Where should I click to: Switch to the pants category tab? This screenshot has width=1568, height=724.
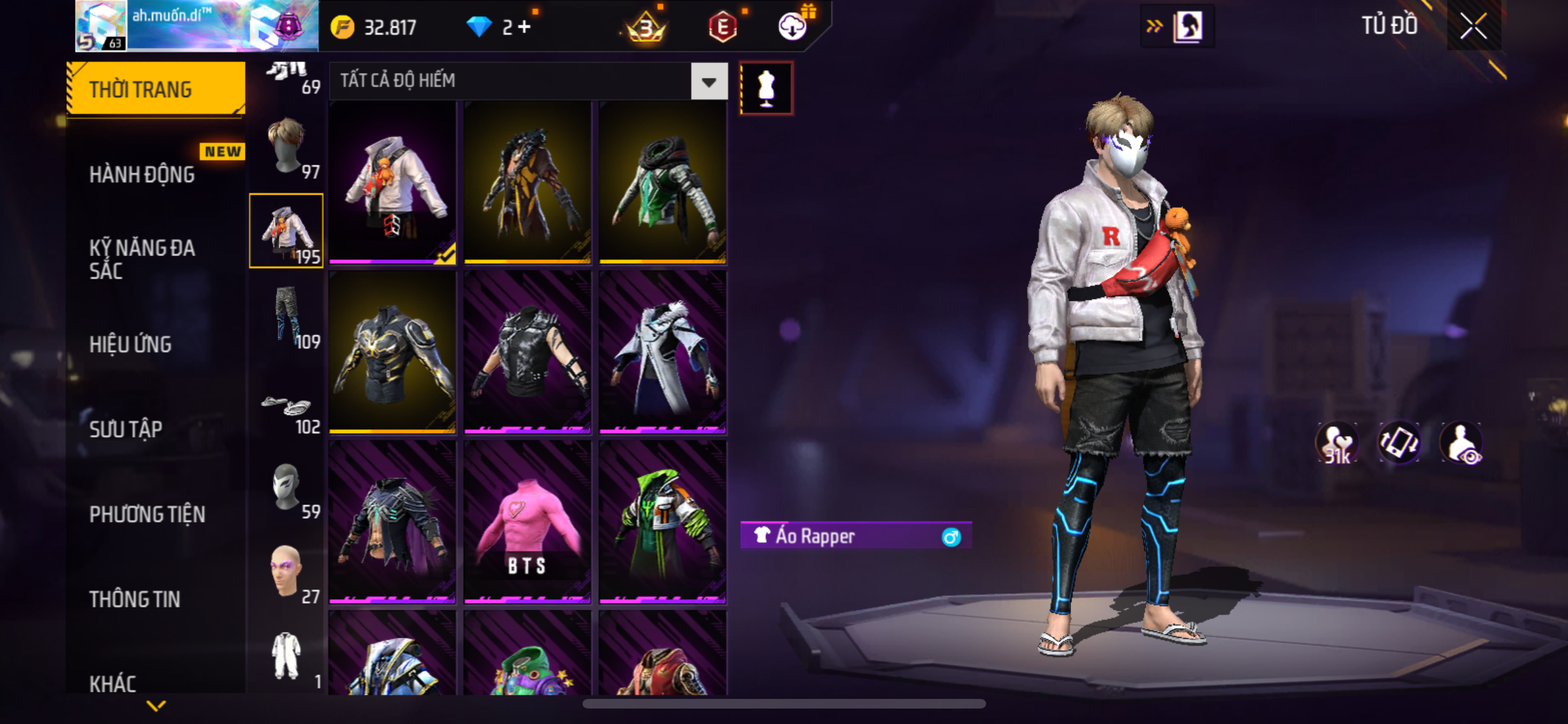click(287, 317)
